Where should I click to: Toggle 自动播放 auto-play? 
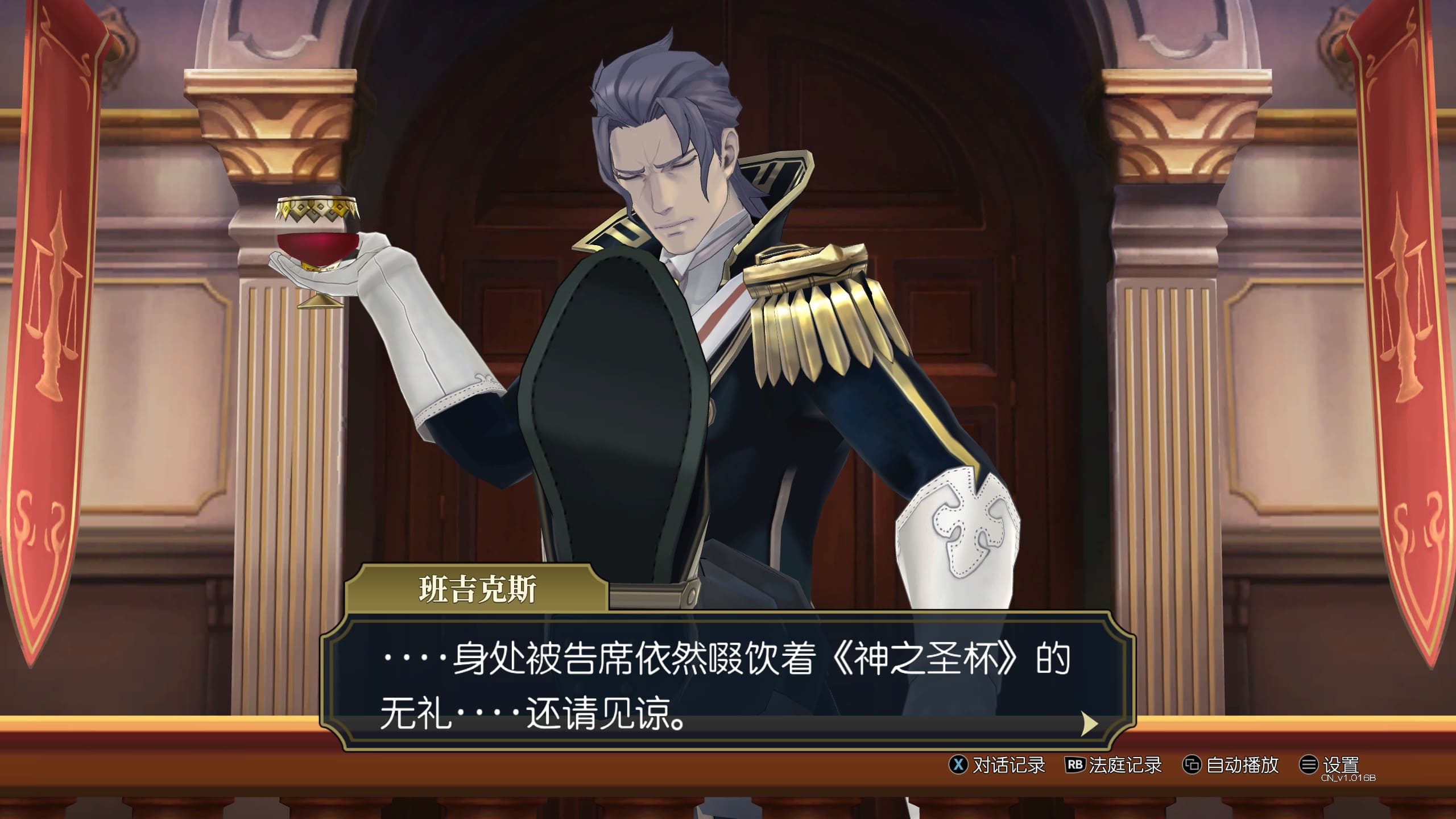click(1231, 765)
